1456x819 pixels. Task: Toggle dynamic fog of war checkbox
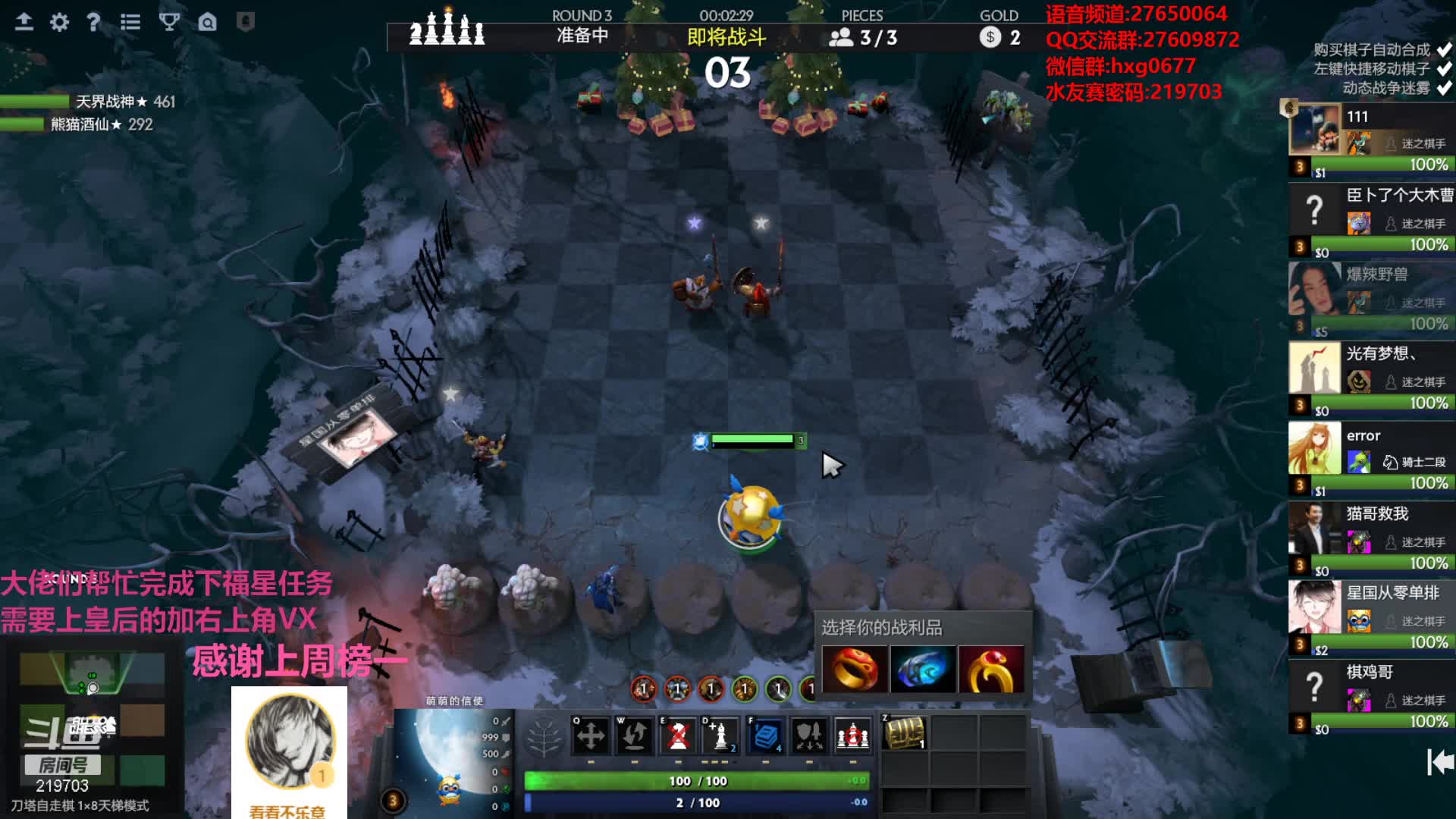click(1444, 88)
